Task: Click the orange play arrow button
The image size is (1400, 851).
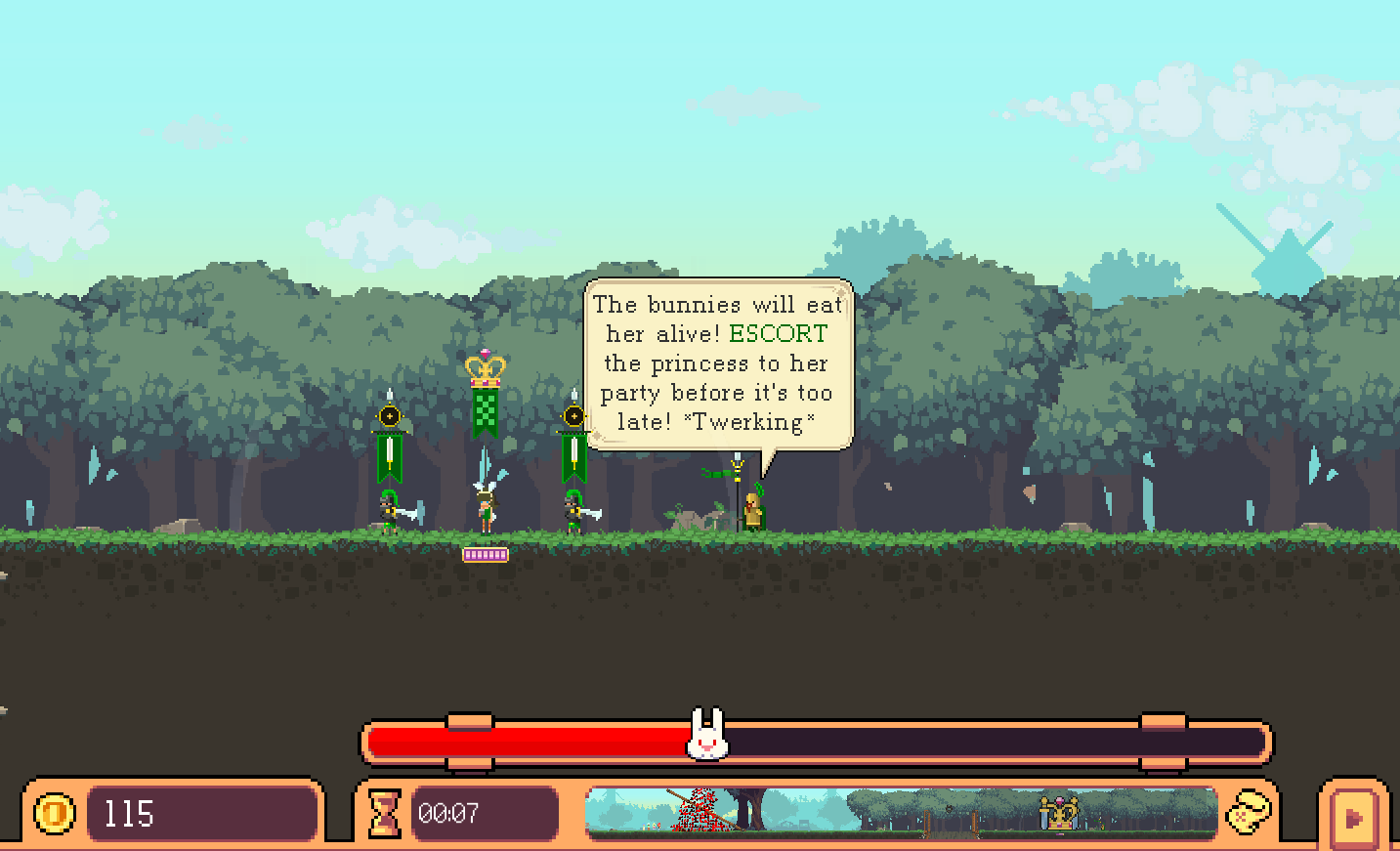Action: [1354, 817]
